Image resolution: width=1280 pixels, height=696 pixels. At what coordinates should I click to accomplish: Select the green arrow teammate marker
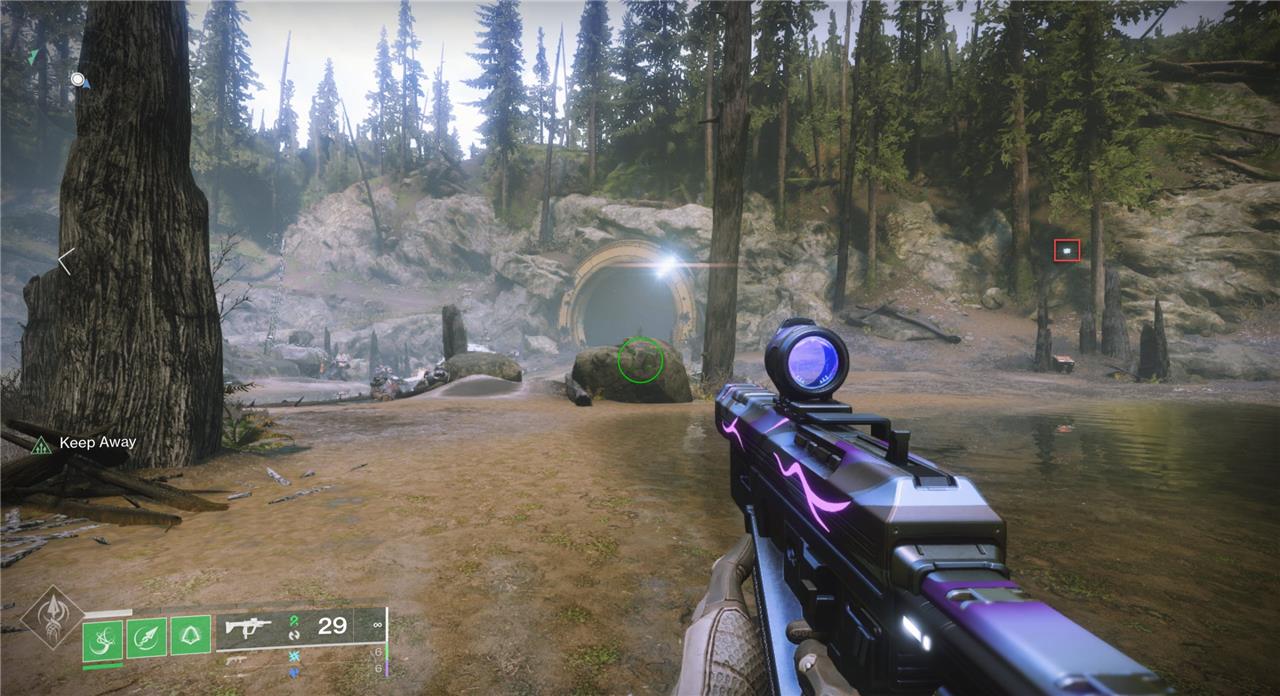point(33,57)
